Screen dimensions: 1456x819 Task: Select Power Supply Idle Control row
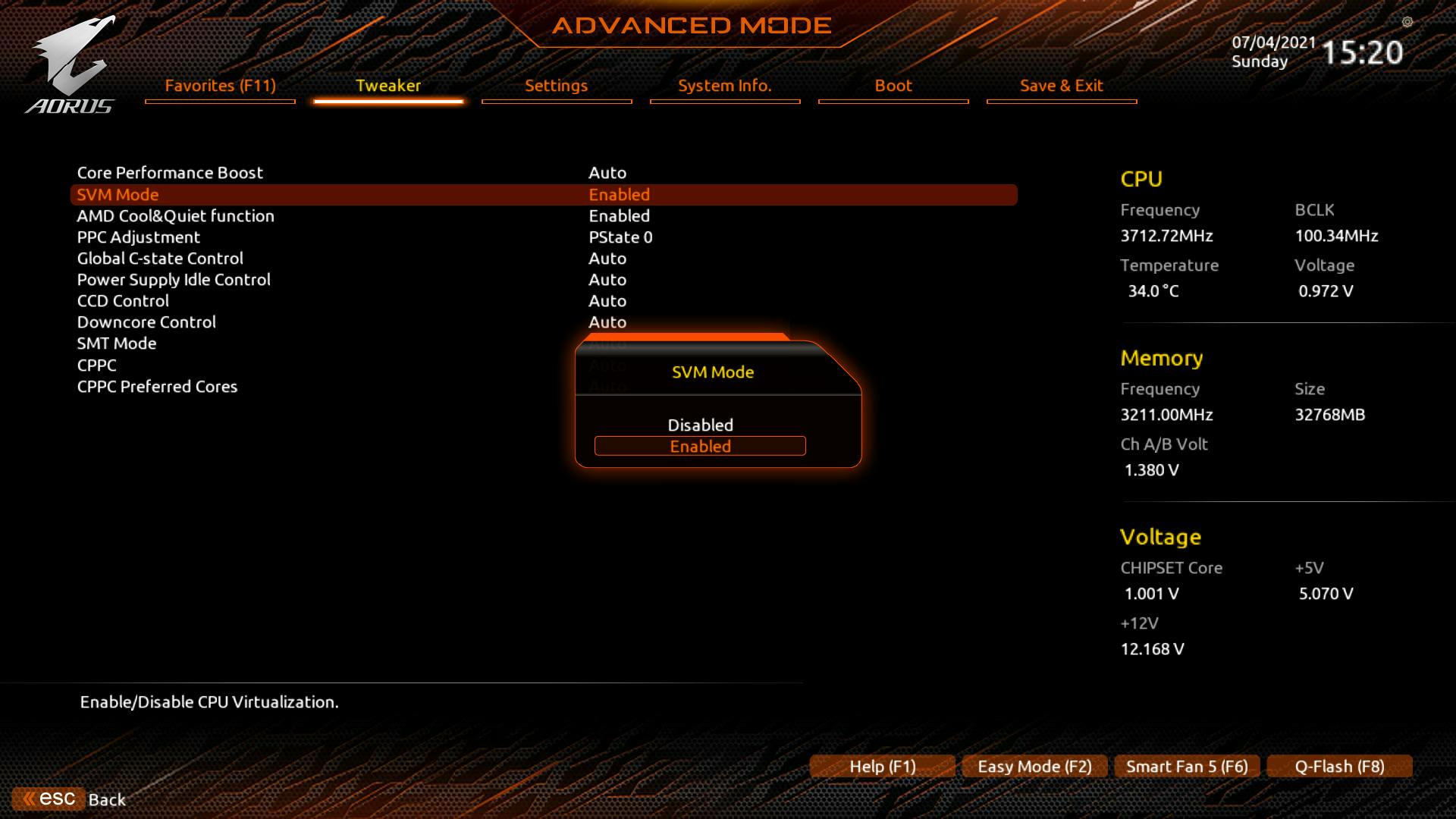(x=174, y=280)
